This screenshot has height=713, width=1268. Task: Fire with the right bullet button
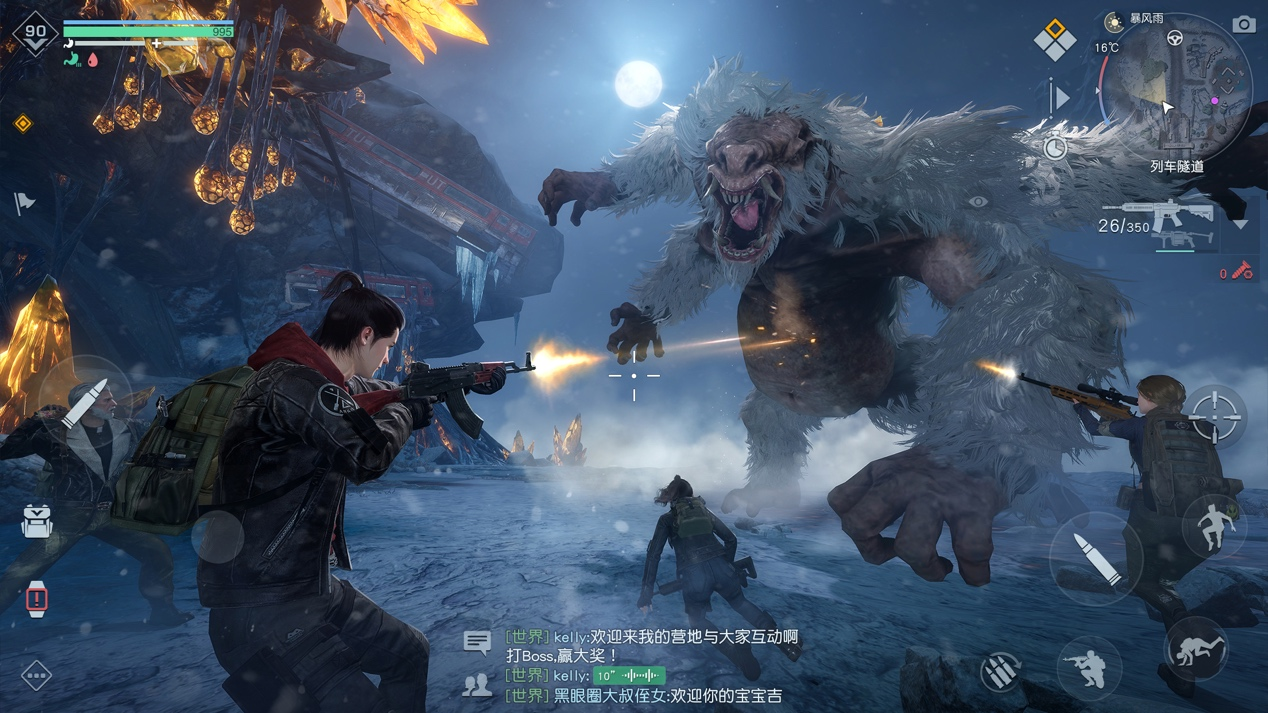click(1096, 559)
